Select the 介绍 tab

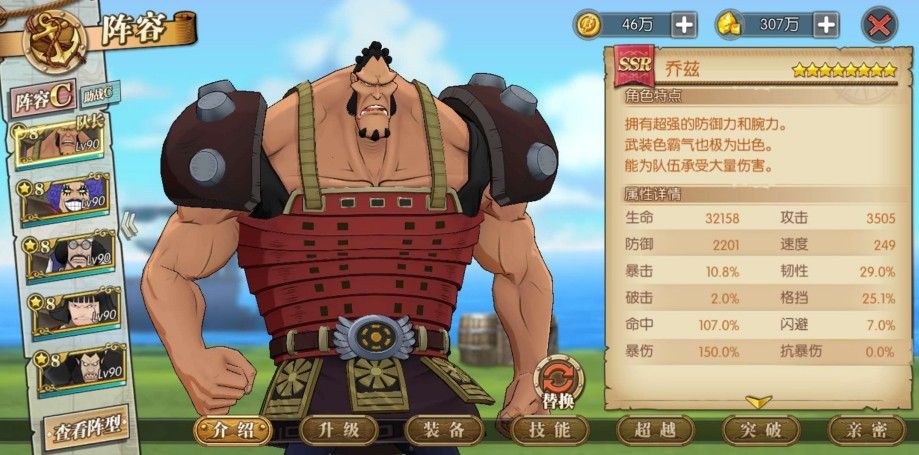(x=232, y=430)
